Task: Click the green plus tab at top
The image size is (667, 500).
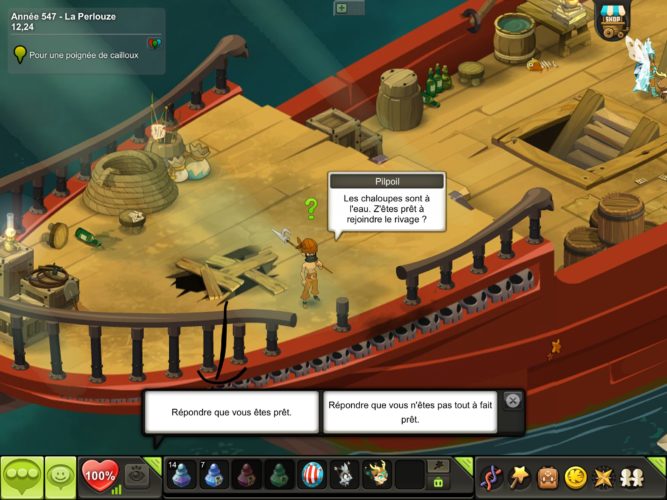Action: [x=342, y=7]
